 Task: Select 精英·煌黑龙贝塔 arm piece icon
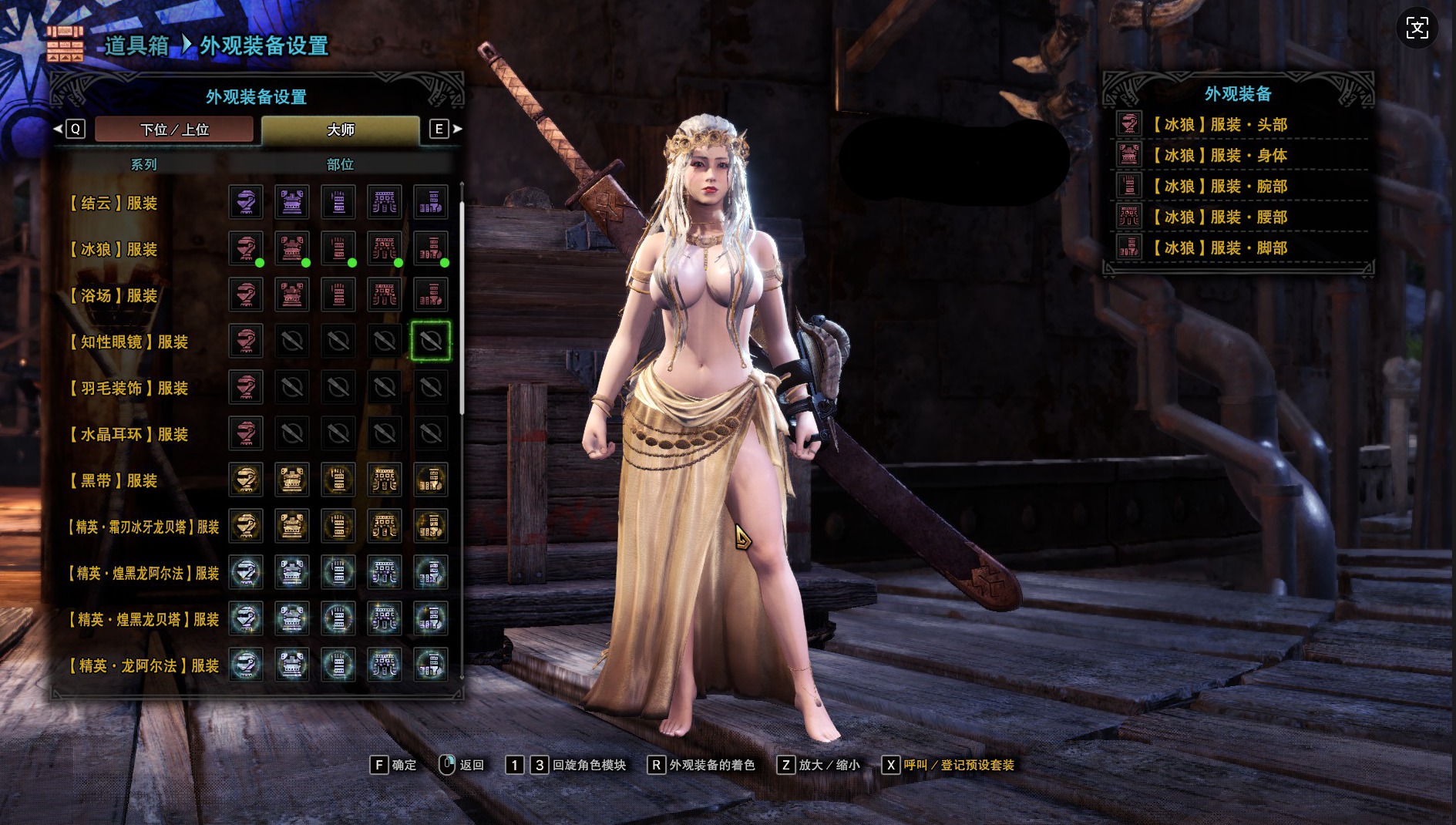point(338,618)
